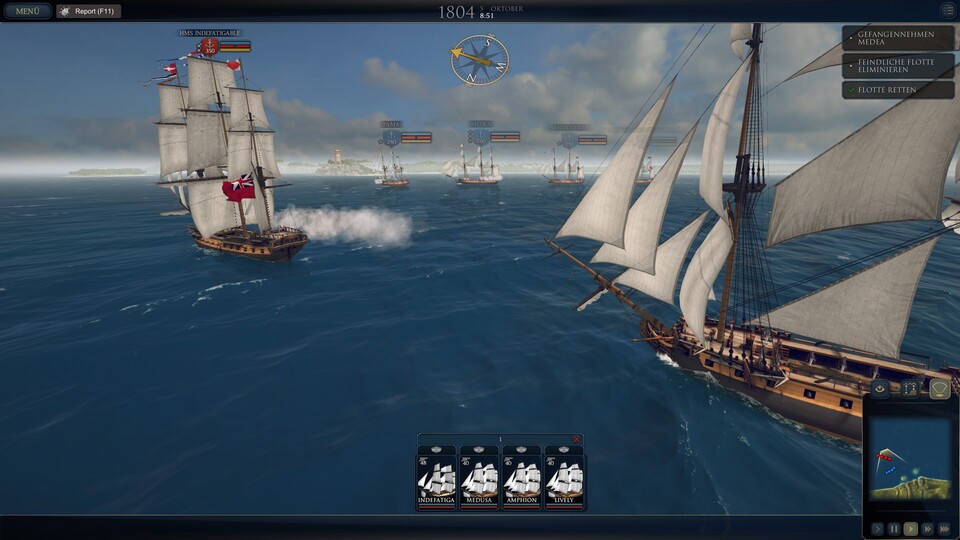The width and height of the screenshot is (960, 540).
Task: Set game speed to triple fast-forward
Action: (944, 528)
